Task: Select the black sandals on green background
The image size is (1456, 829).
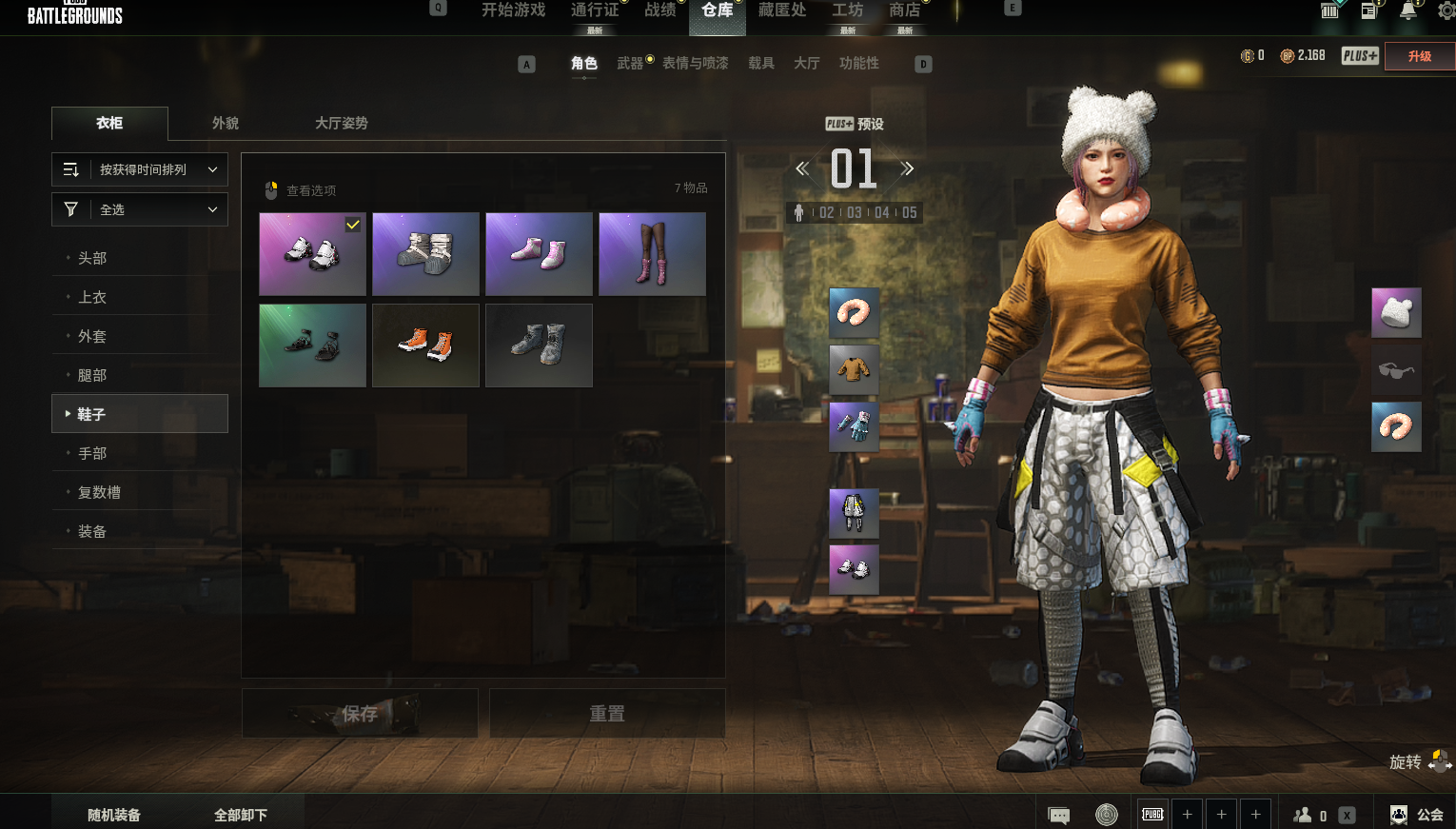Action: (312, 345)
